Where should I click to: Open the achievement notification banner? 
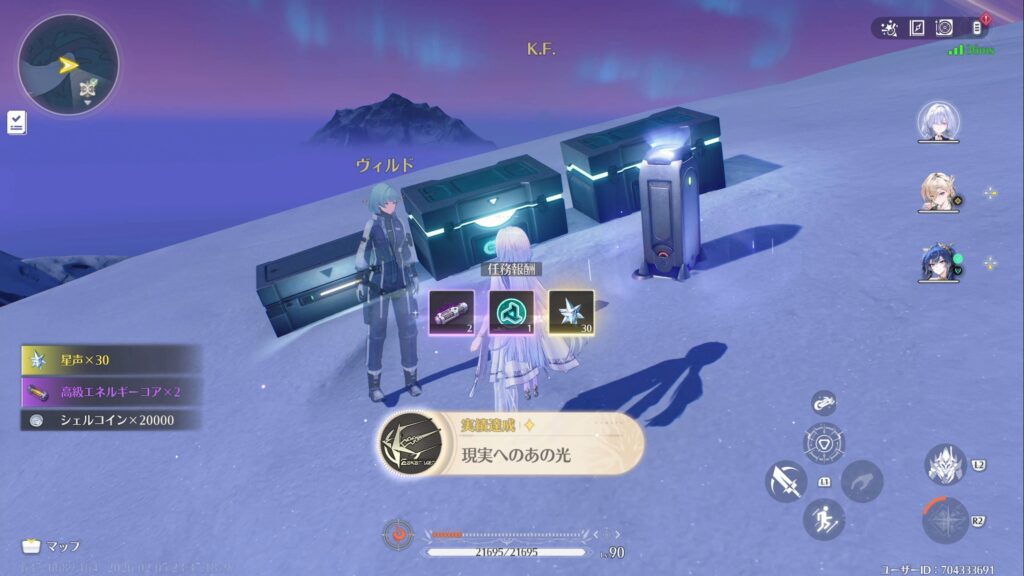click(x=511, y=443)
